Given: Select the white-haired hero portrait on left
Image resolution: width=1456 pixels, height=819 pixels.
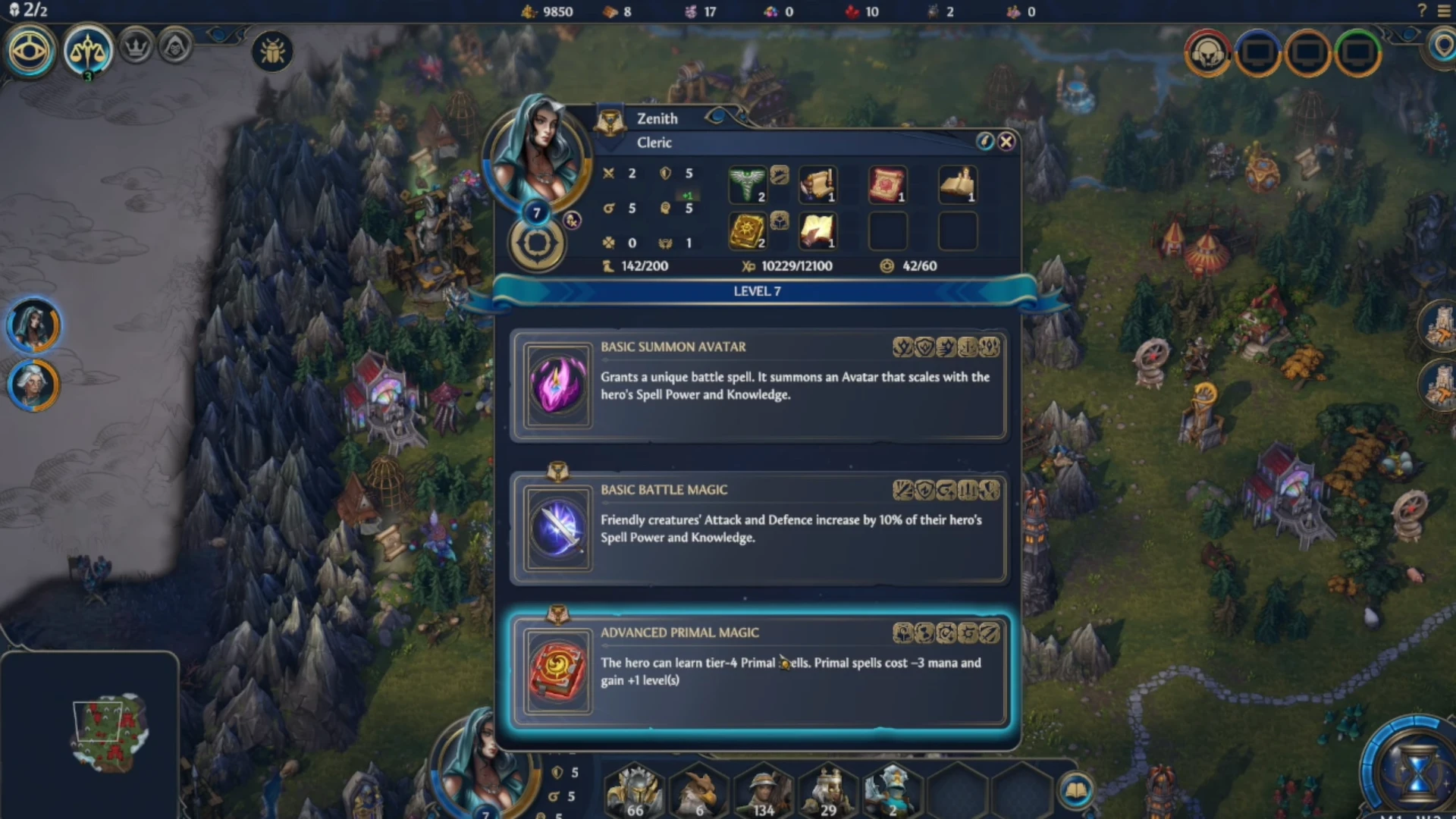Looking at the screenshot, I should tap(33, 384).
